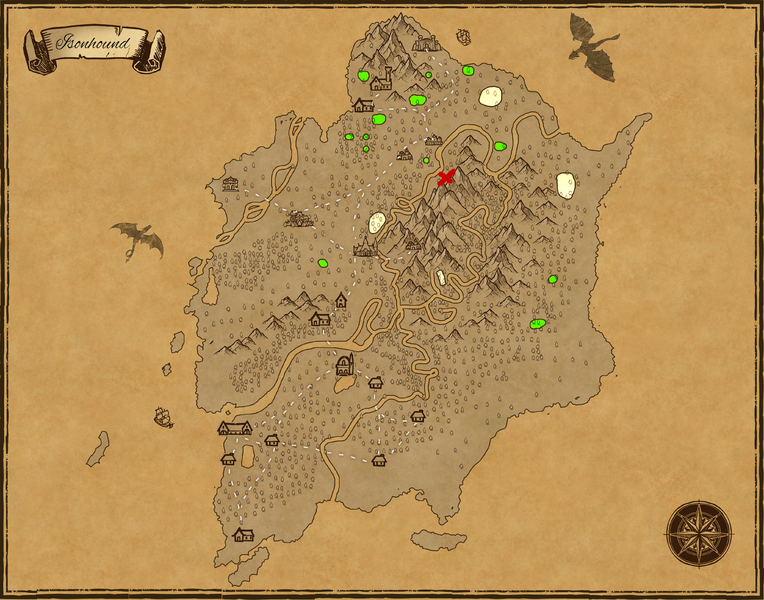Select the red X map marker
The image size is (764, 600).
[x=446, y=178]
